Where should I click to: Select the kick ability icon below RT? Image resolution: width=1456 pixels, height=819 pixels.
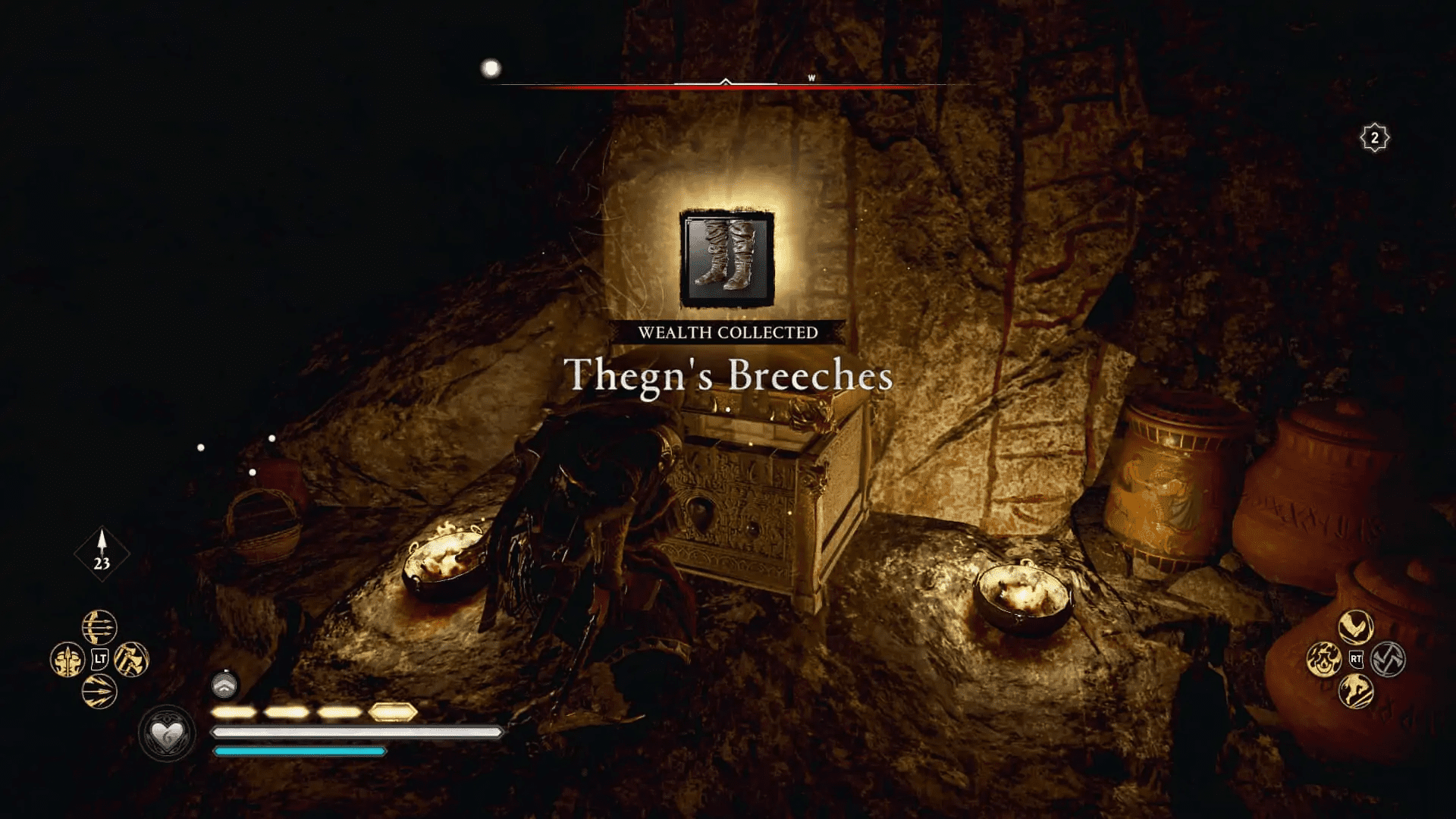[1355, 691]
